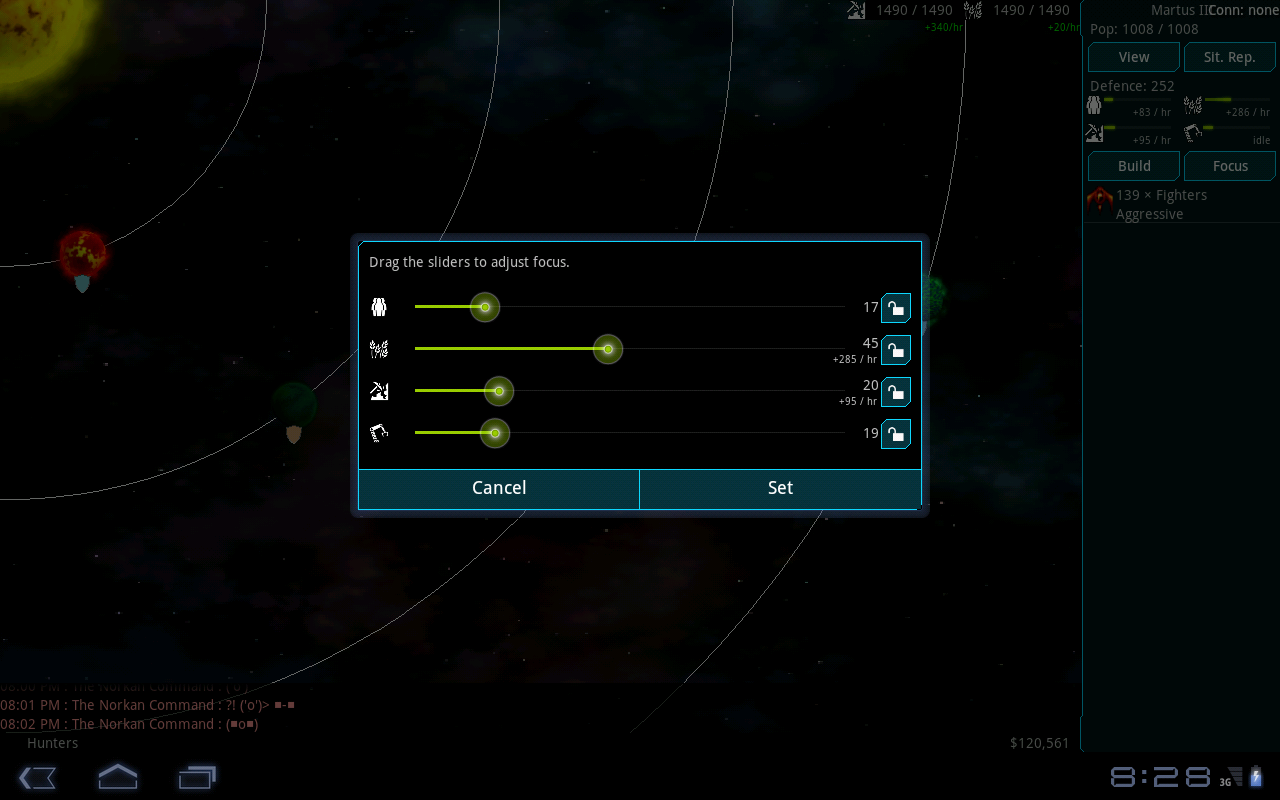Open the chat message log

coord(150,714)
